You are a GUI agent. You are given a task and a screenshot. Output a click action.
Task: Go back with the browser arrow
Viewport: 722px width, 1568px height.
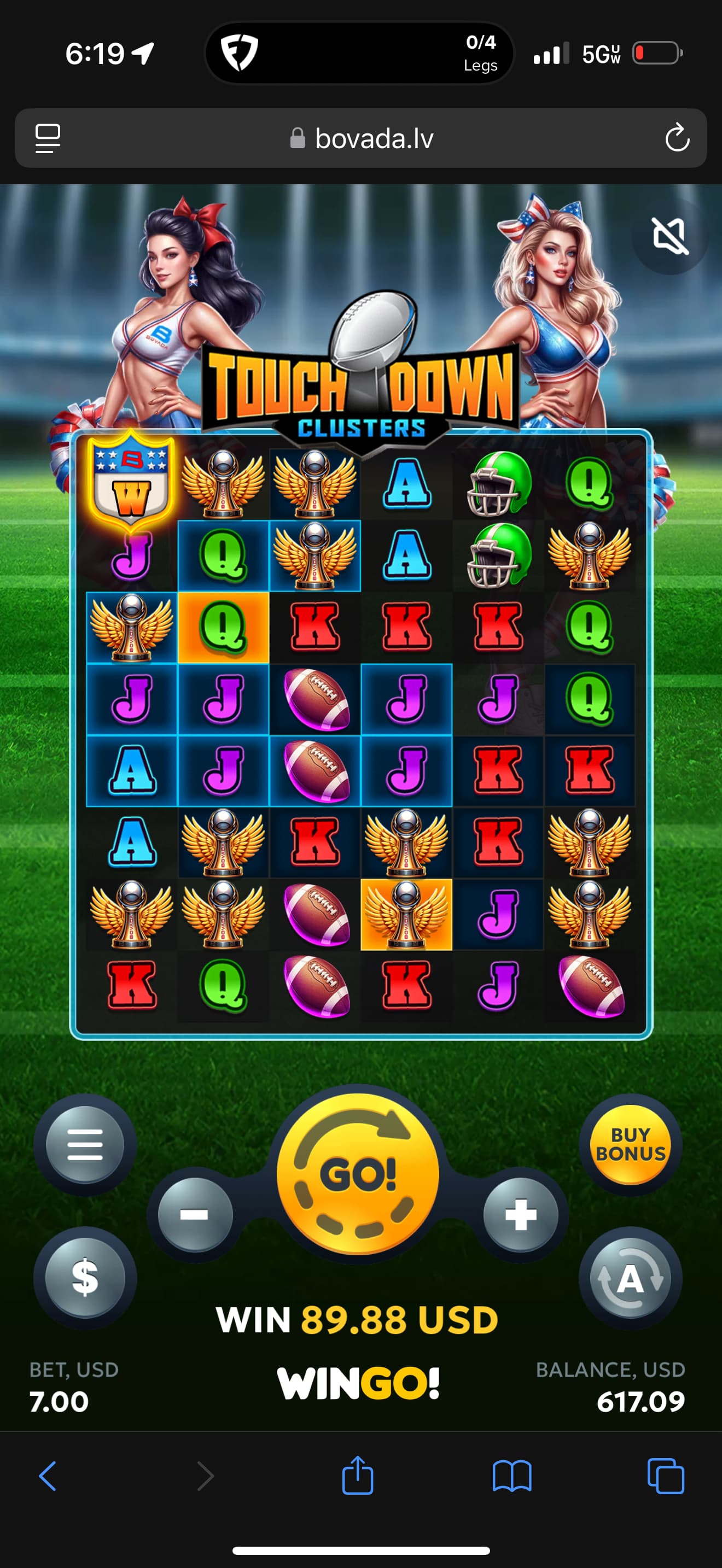pyautogui.click(x=48, y=1476)
